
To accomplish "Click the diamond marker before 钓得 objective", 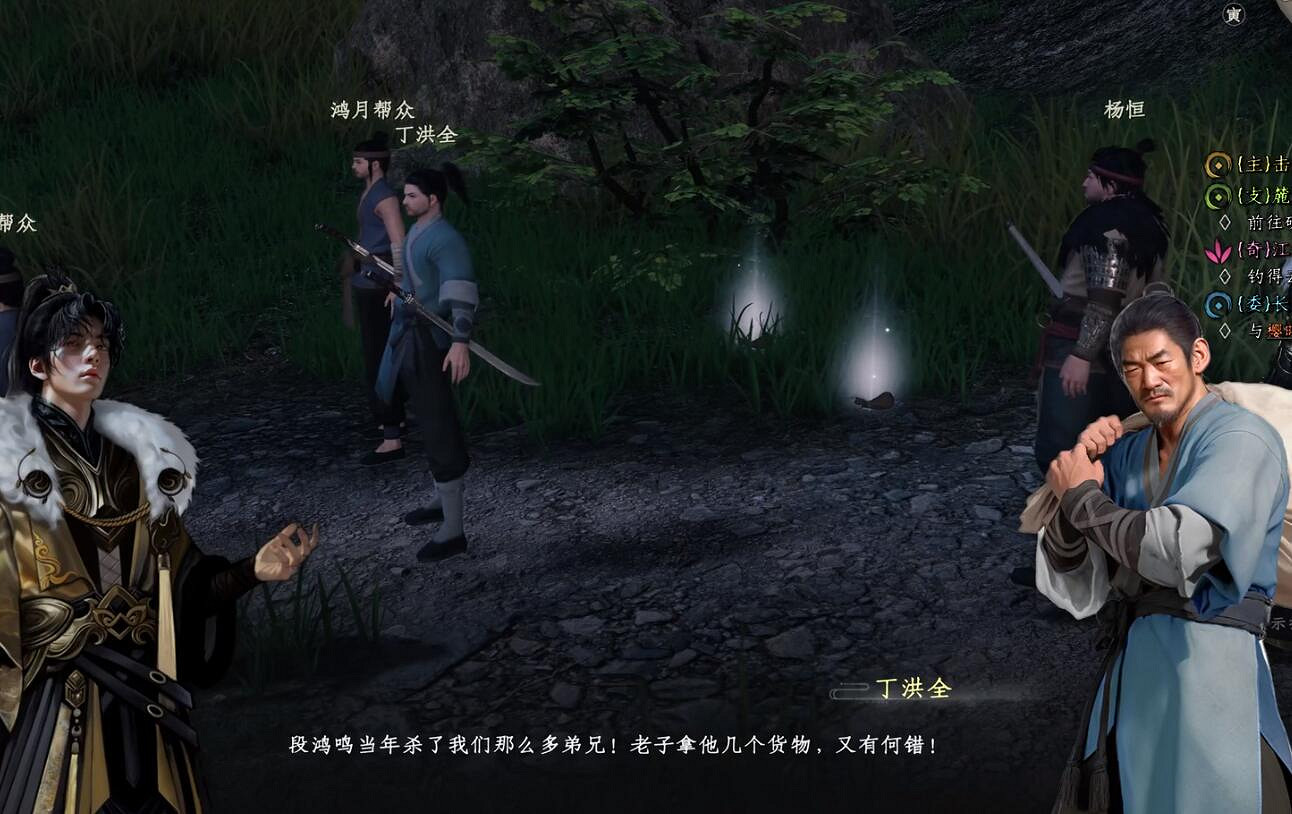I will pos(1226,275).
